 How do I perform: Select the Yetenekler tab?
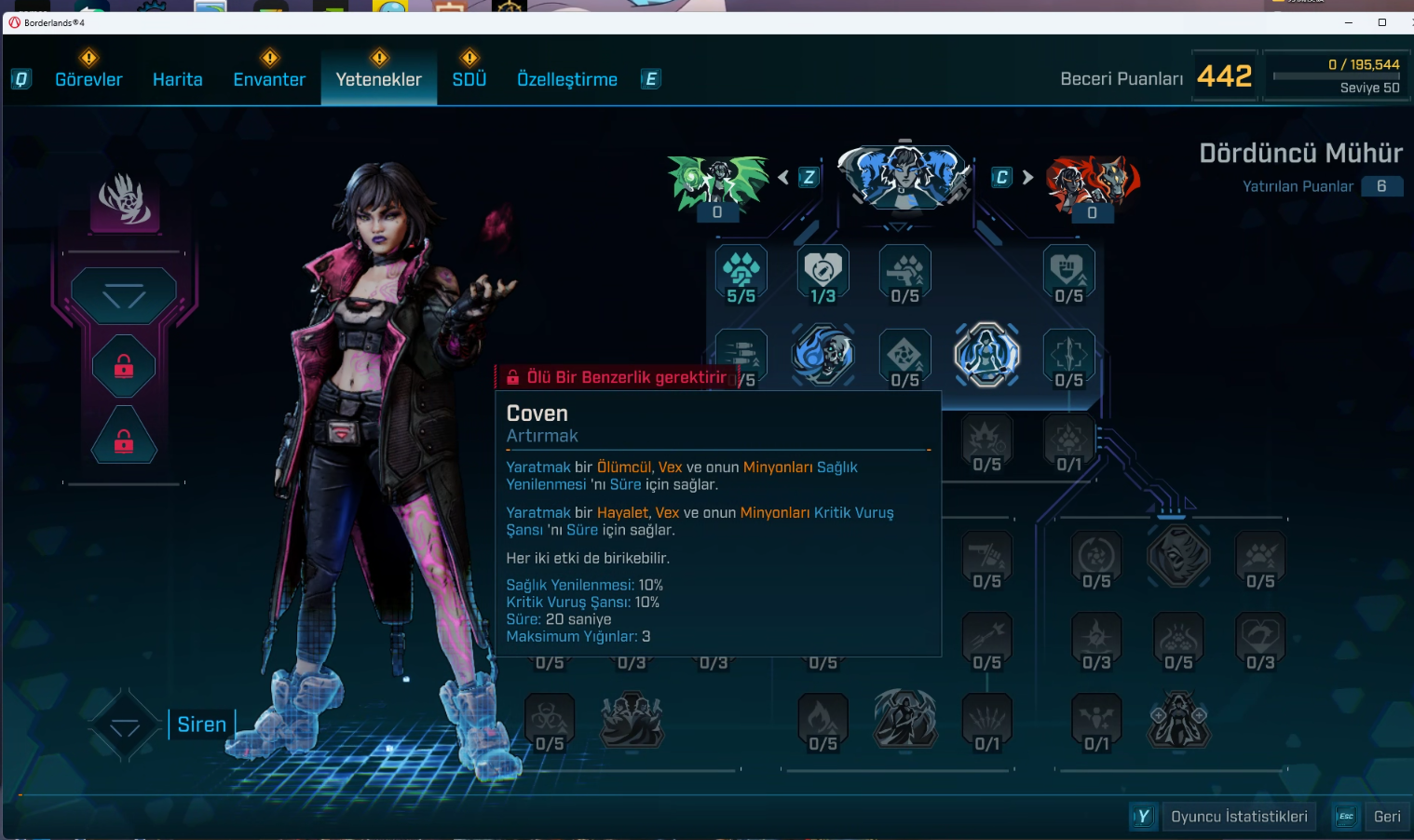(x=378, y=79)
